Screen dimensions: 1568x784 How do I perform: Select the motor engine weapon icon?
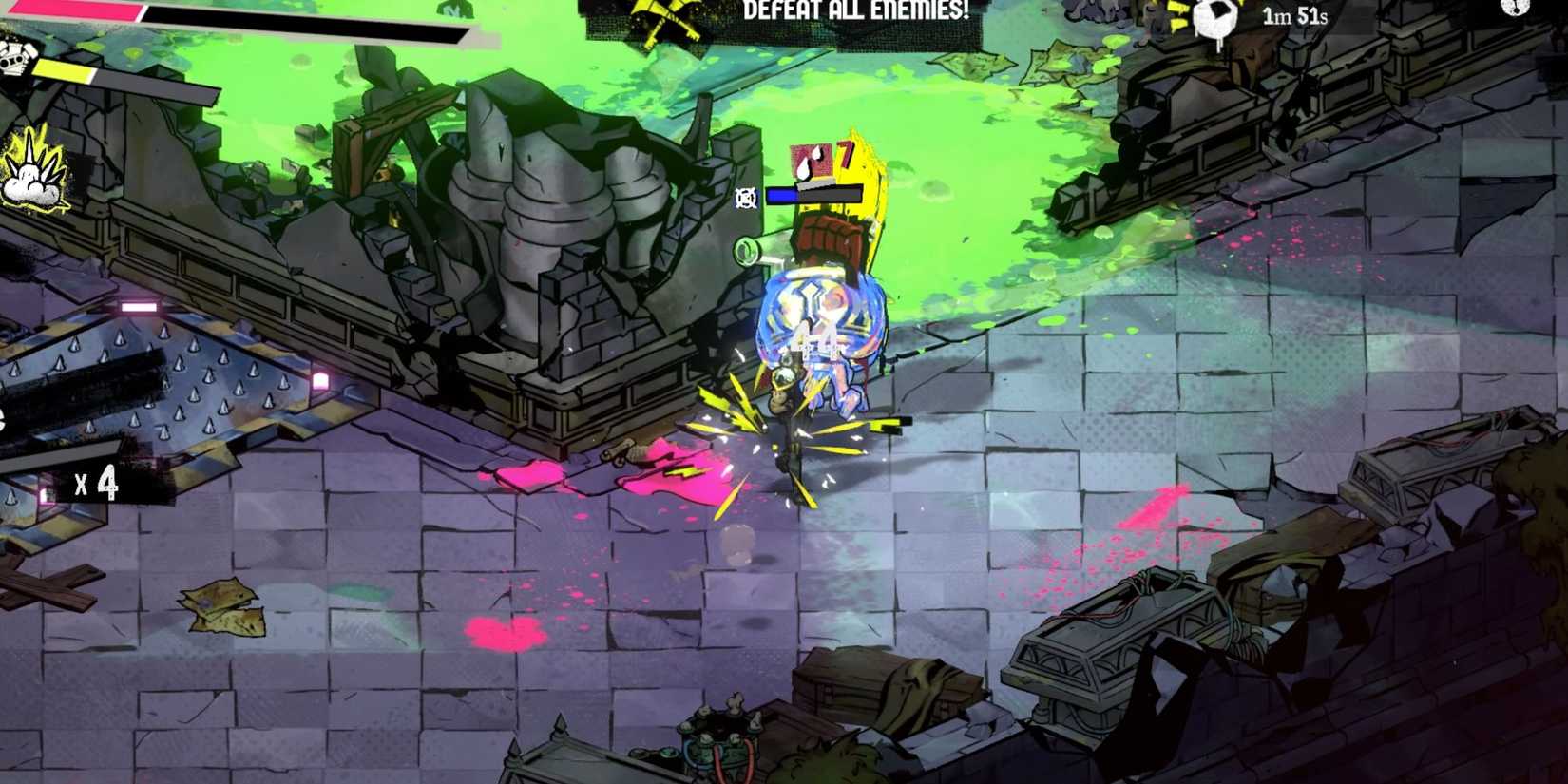point(14,60)
